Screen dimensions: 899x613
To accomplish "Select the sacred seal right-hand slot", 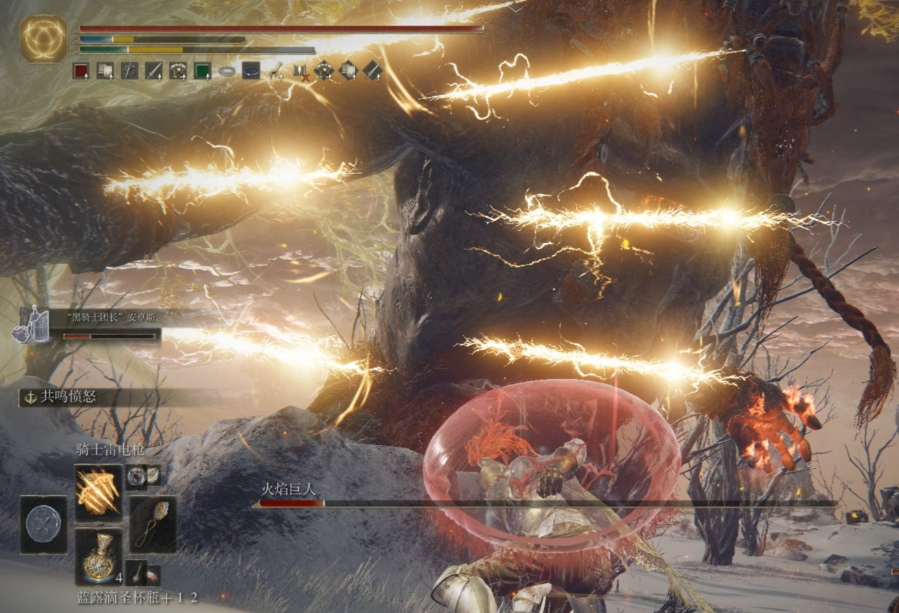I will click(152, 524).
